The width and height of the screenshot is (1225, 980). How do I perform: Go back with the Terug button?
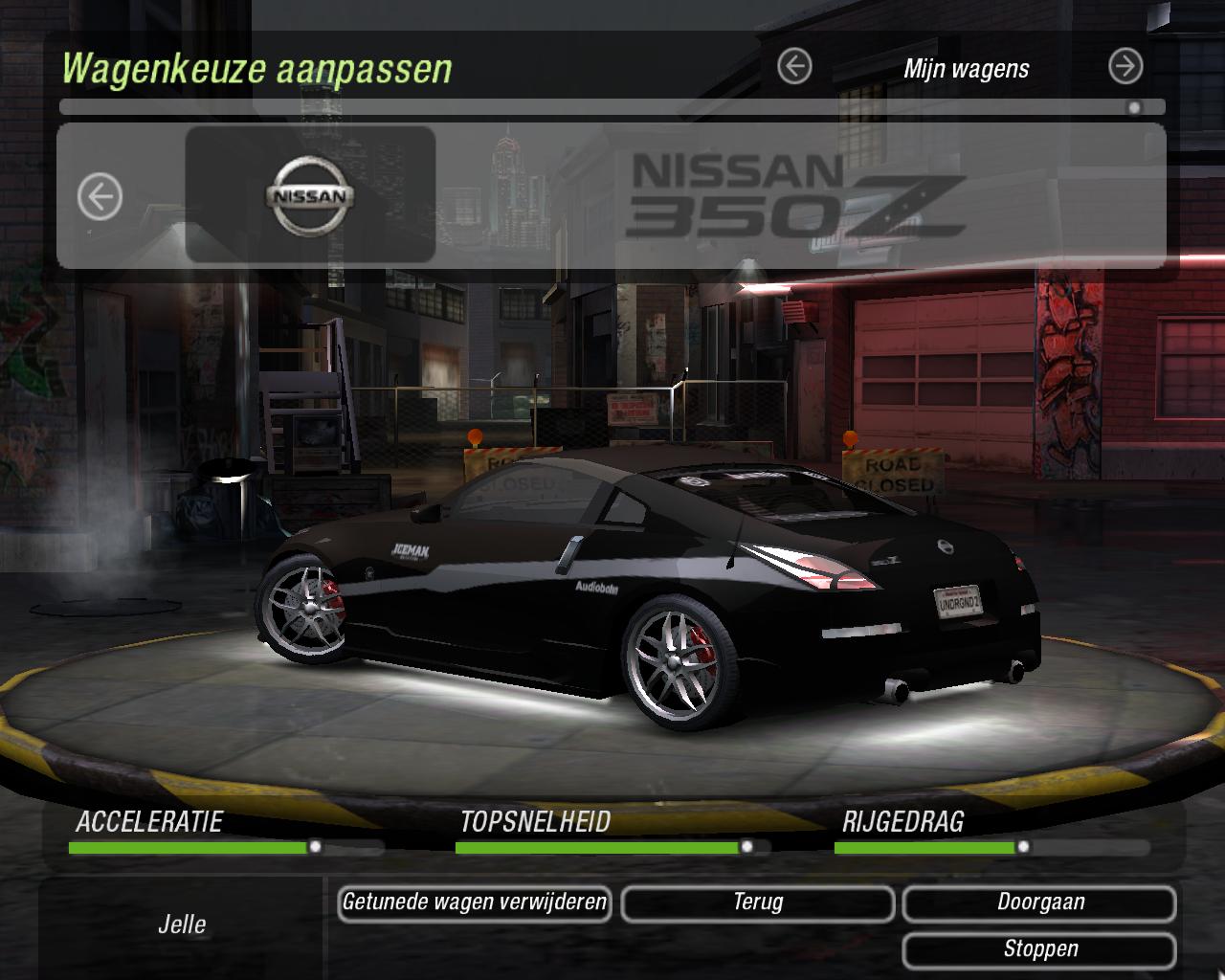[x=758, y=902]
